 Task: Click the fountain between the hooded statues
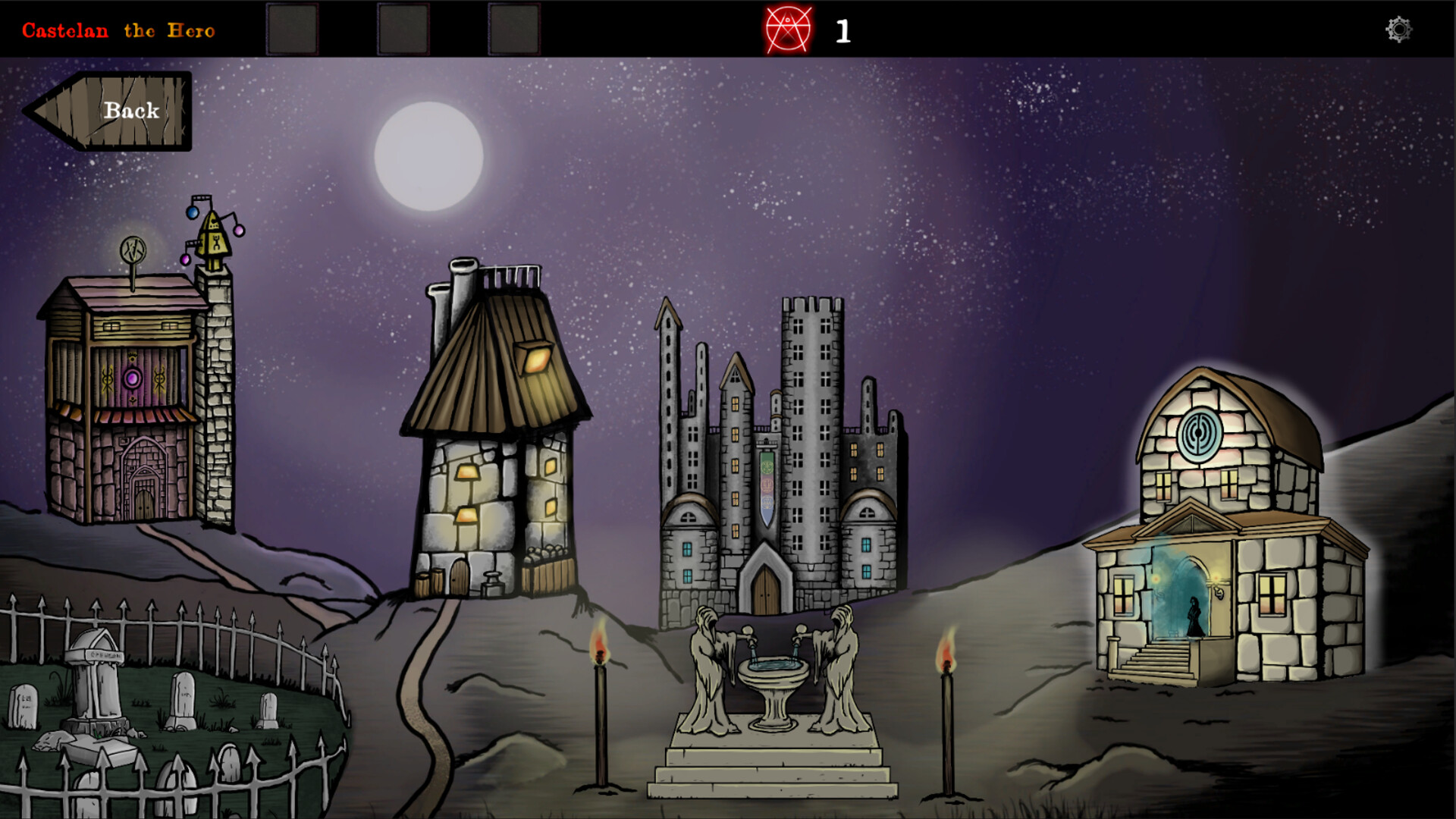[775, 675]
